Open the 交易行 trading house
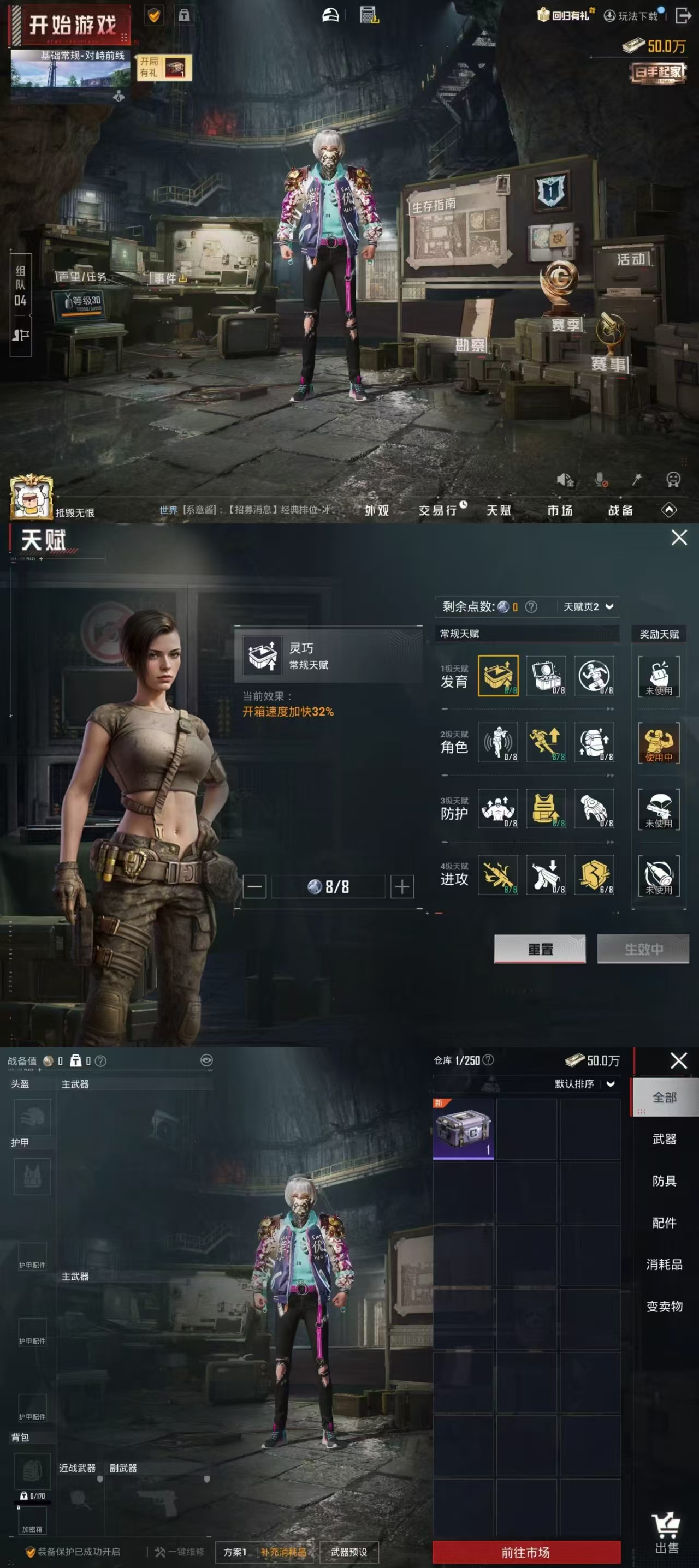 pos(439,510)
